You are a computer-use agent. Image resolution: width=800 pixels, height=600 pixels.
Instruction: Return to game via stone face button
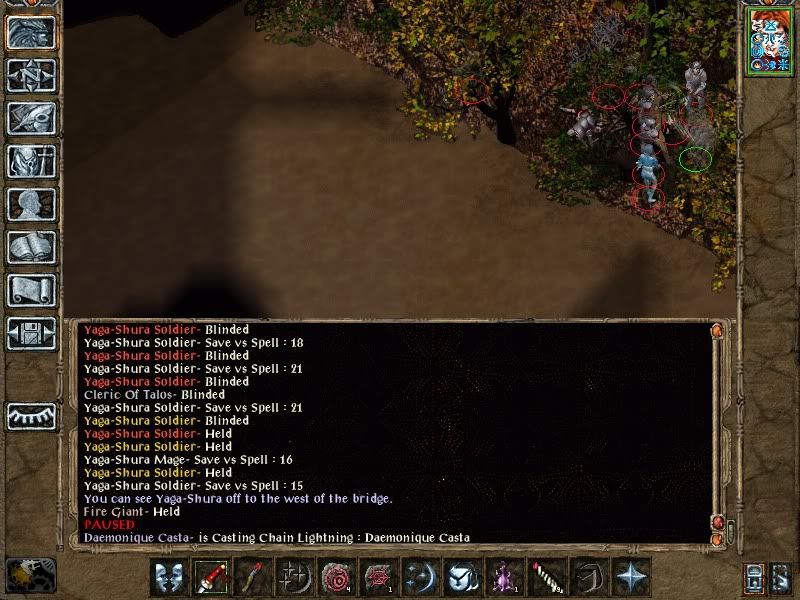tap(31, 33)
